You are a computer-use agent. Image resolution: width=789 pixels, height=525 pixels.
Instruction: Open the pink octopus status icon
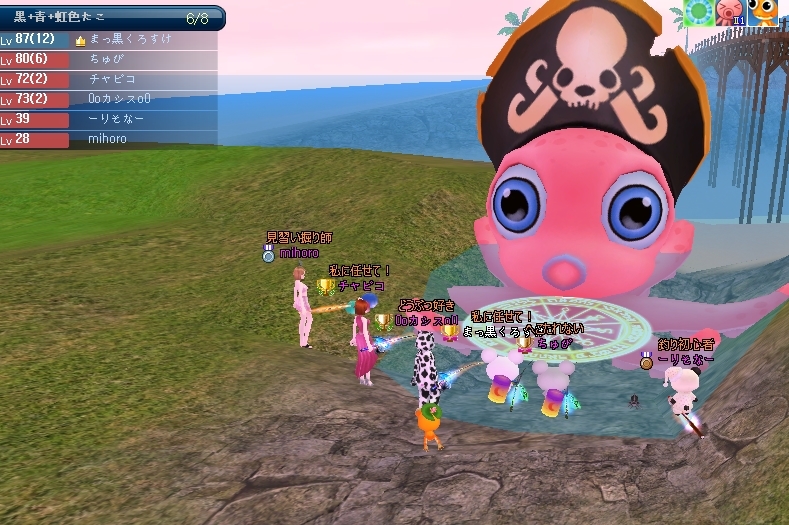coord(729,12)
